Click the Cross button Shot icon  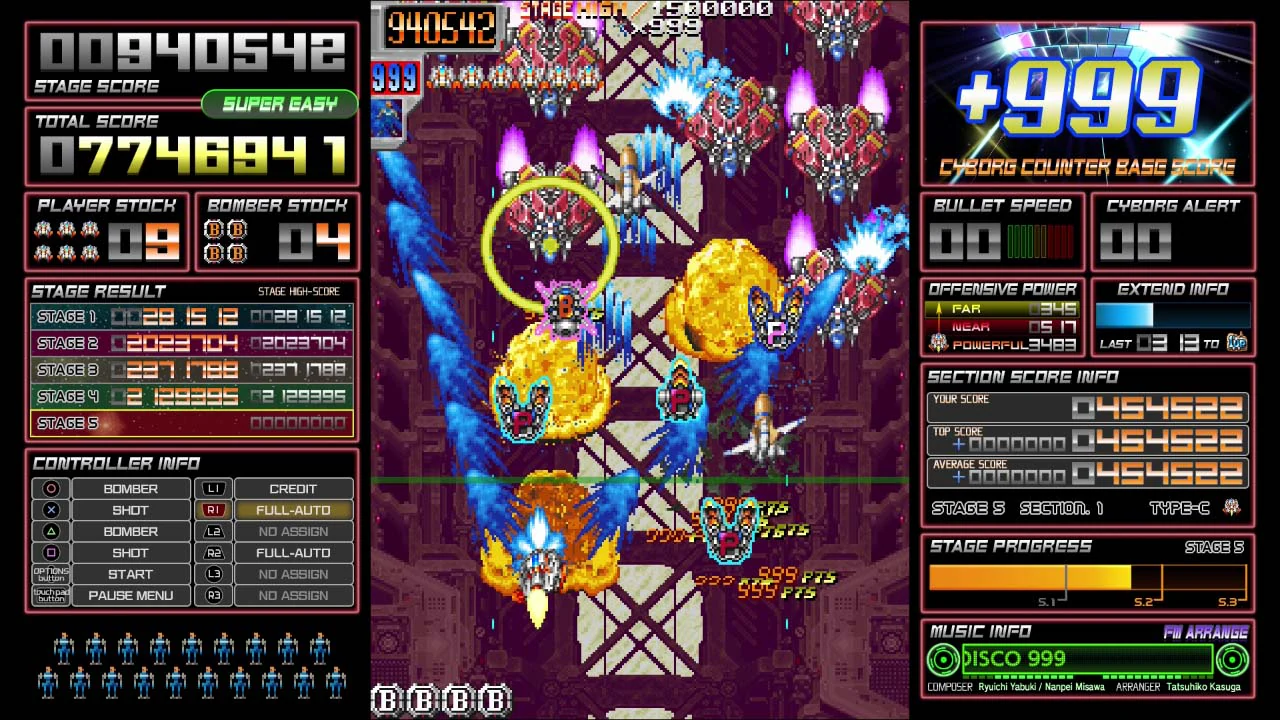(50, 510)
